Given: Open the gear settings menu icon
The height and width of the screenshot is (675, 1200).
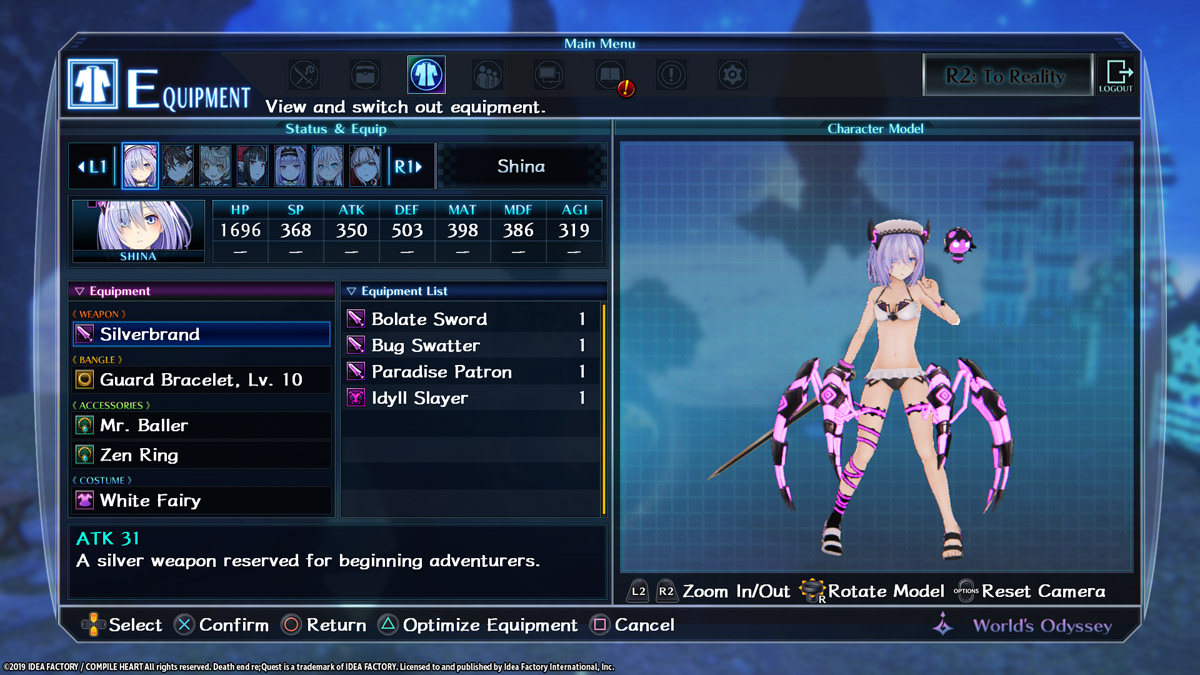Looking at the screenshot, I should [x=733, y=75].
